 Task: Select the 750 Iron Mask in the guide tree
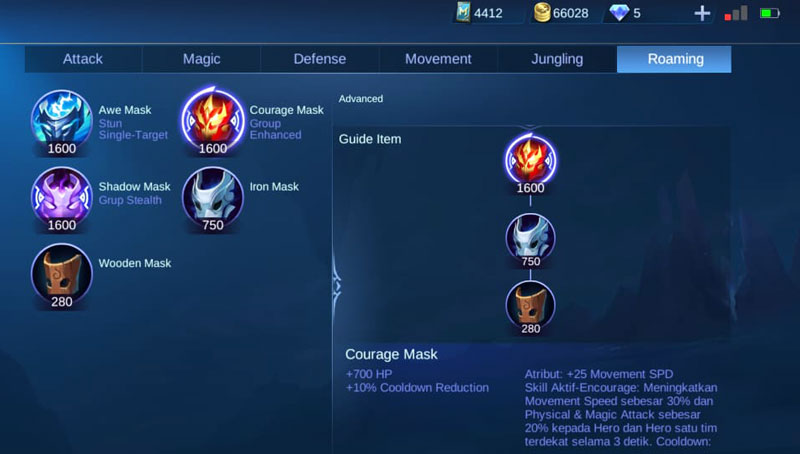coord(530,238)
